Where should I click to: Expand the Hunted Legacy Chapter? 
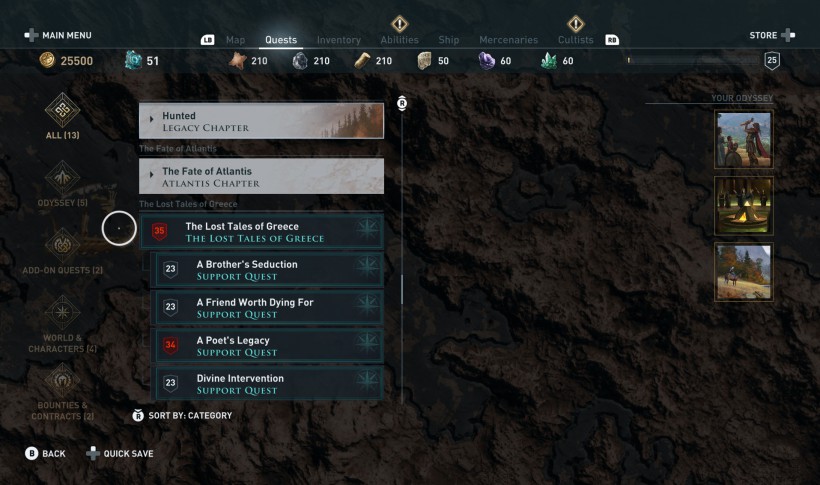coord(261,121)
